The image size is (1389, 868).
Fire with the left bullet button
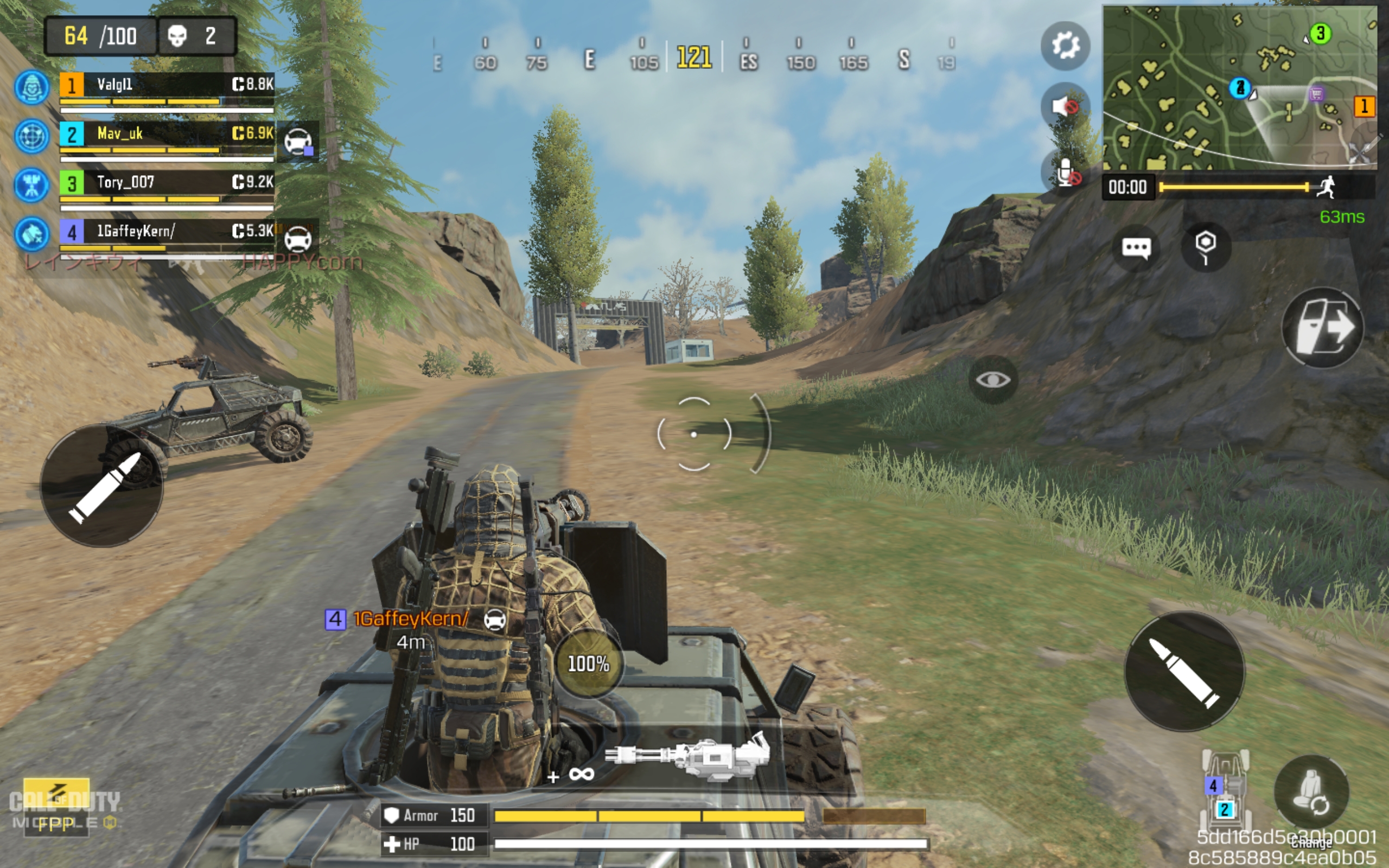click(102, 486)
